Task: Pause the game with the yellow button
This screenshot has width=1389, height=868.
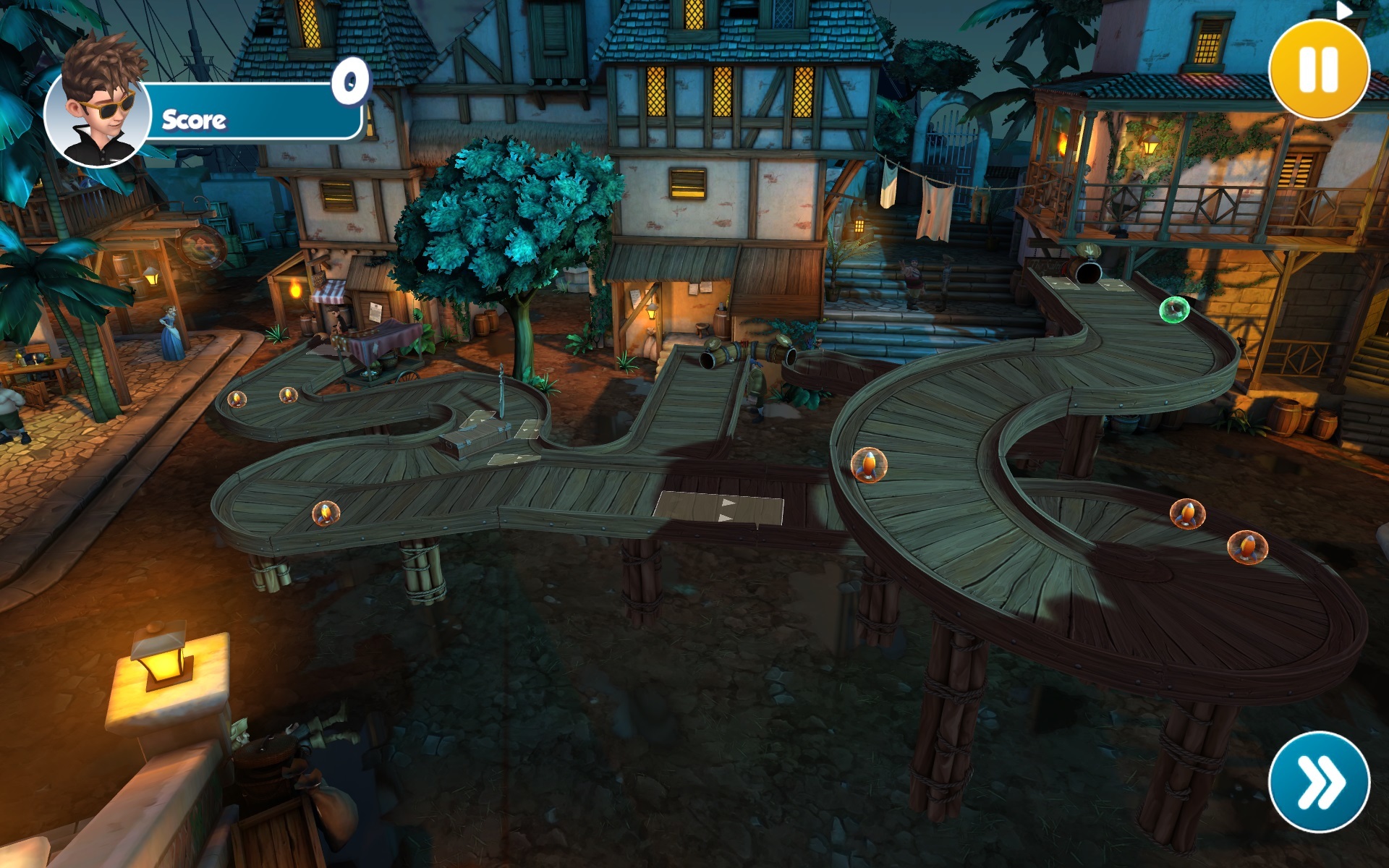Action: tap(1319, 69)
